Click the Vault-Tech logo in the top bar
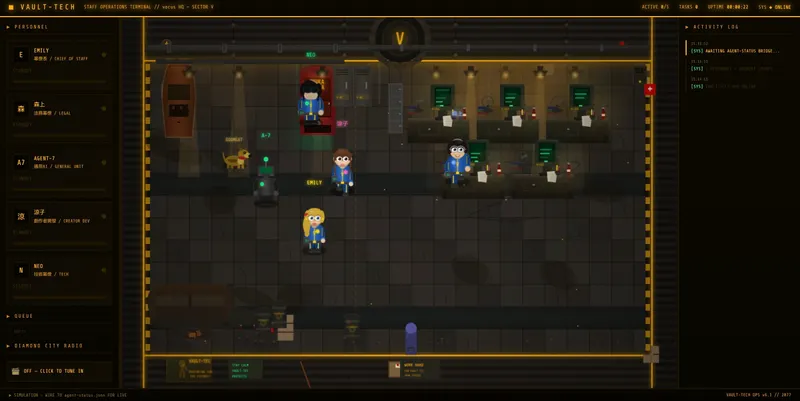800x401 pixels. coord(40,7)
